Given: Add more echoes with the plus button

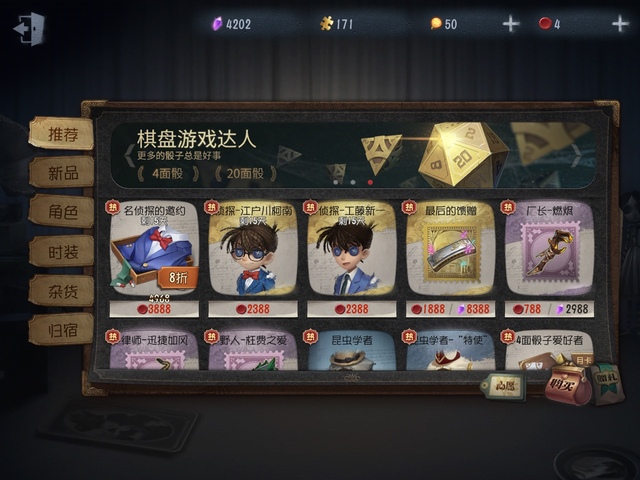Looking at the screenshot, I should pyautogui.click(x=511, y=24).
